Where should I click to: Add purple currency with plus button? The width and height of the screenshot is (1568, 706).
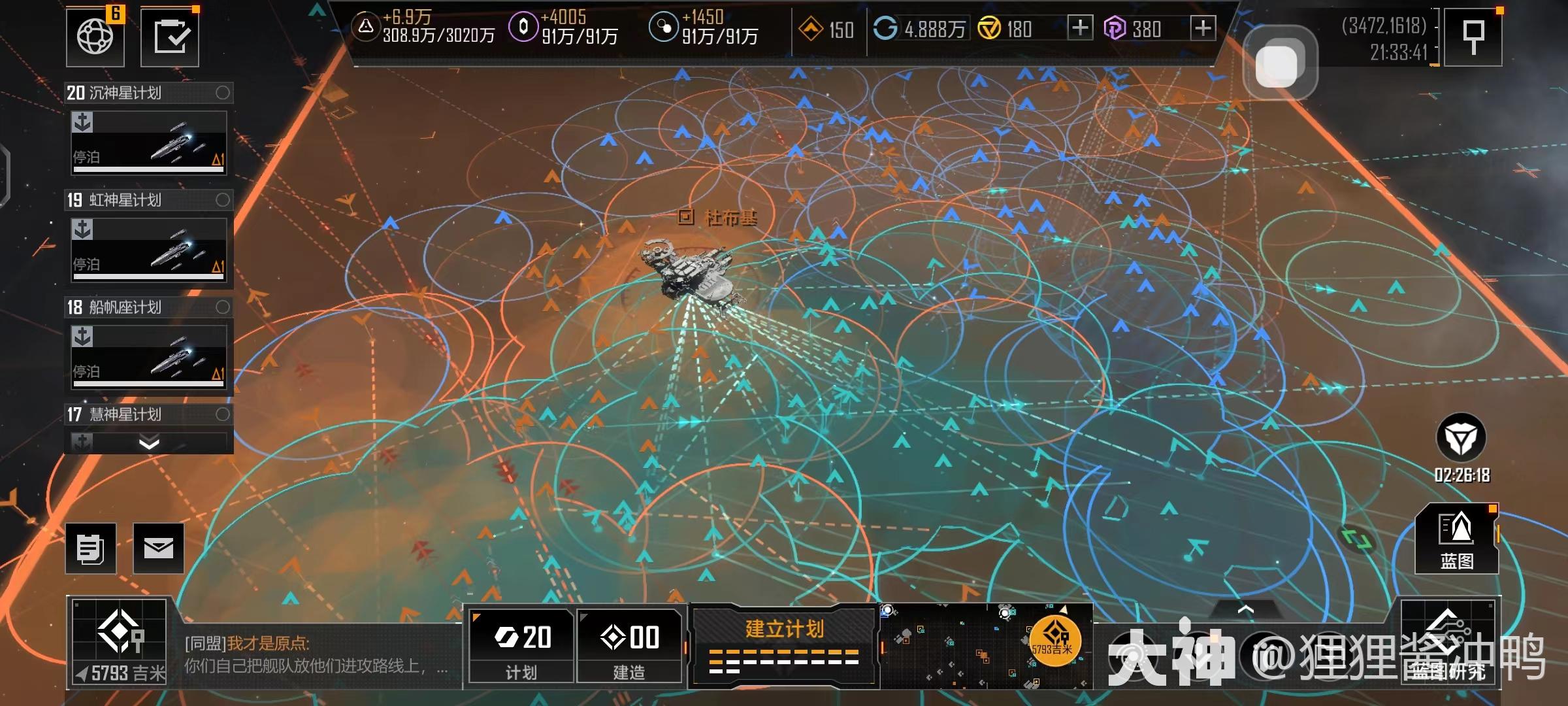point(1203,28)
